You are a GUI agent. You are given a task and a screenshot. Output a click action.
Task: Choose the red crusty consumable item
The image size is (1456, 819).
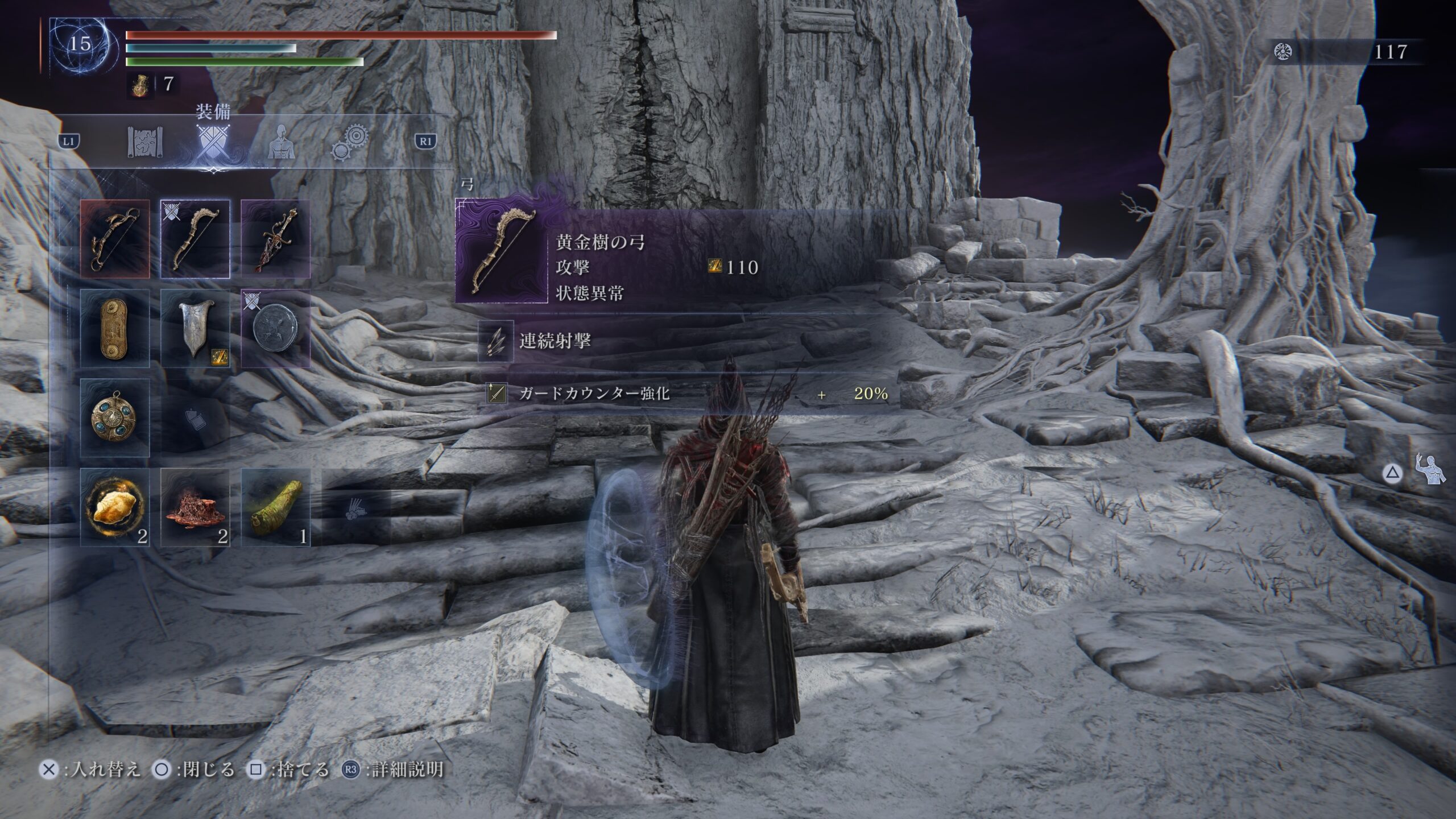coord(195,507)
